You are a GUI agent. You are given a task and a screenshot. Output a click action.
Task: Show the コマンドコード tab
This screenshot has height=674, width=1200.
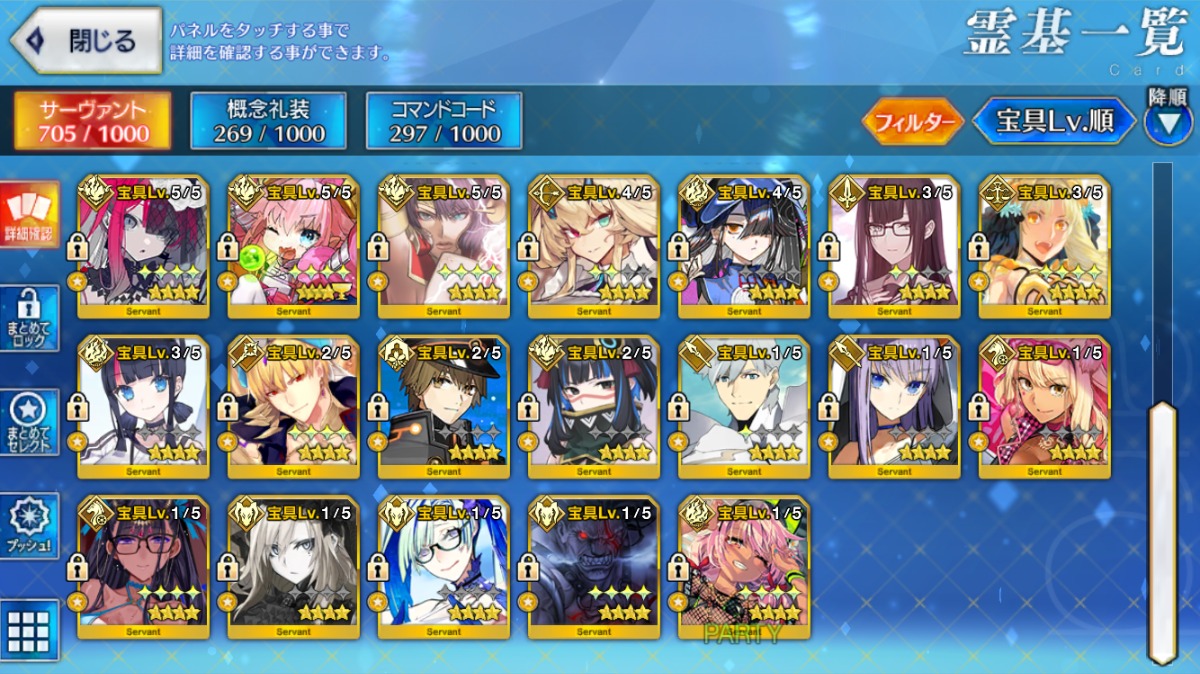[444, 121]
